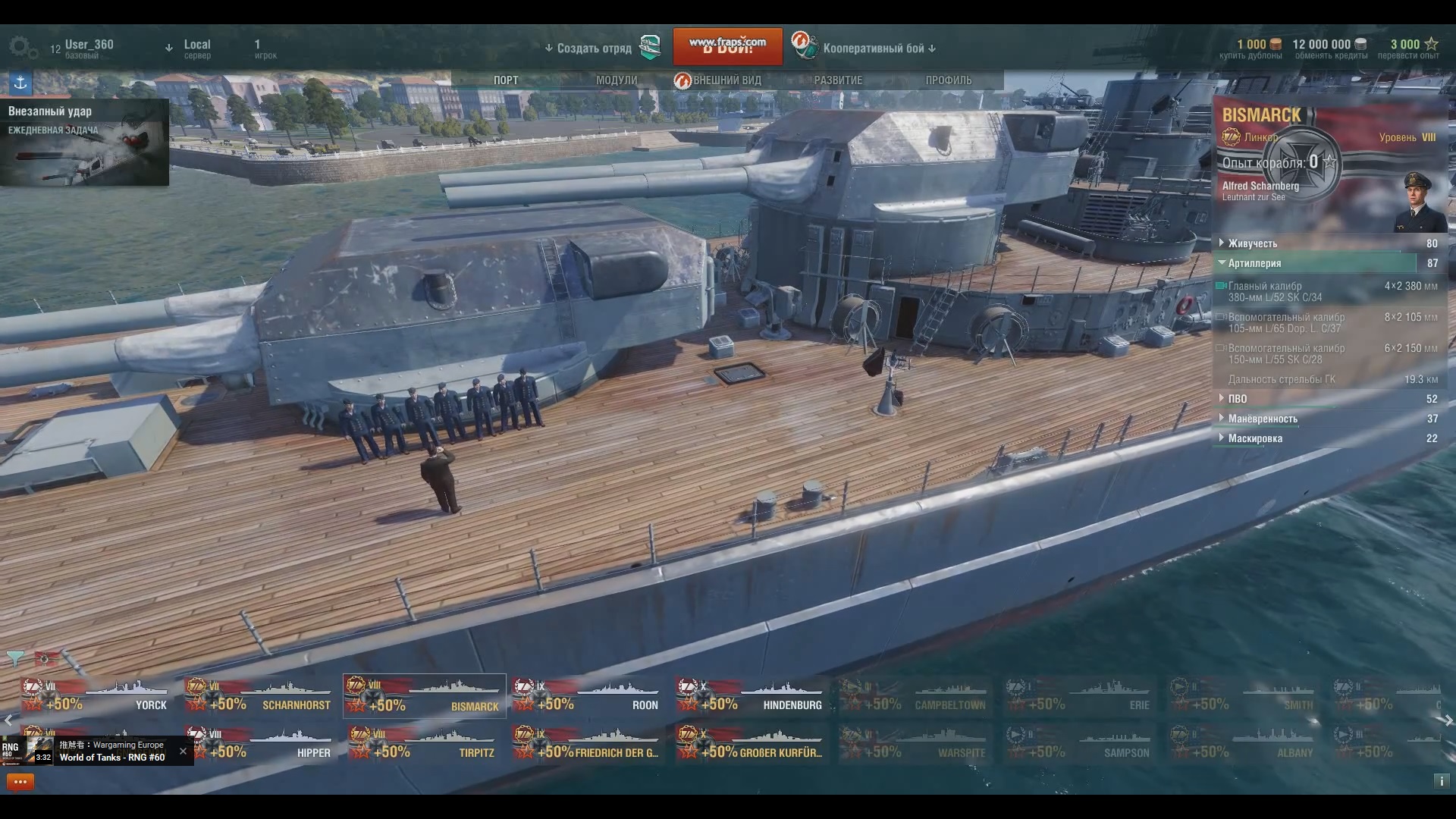The width and height of the screenshot is (1456, 819).
Task: Click the red battle button
Action: [x=727, y=48]
